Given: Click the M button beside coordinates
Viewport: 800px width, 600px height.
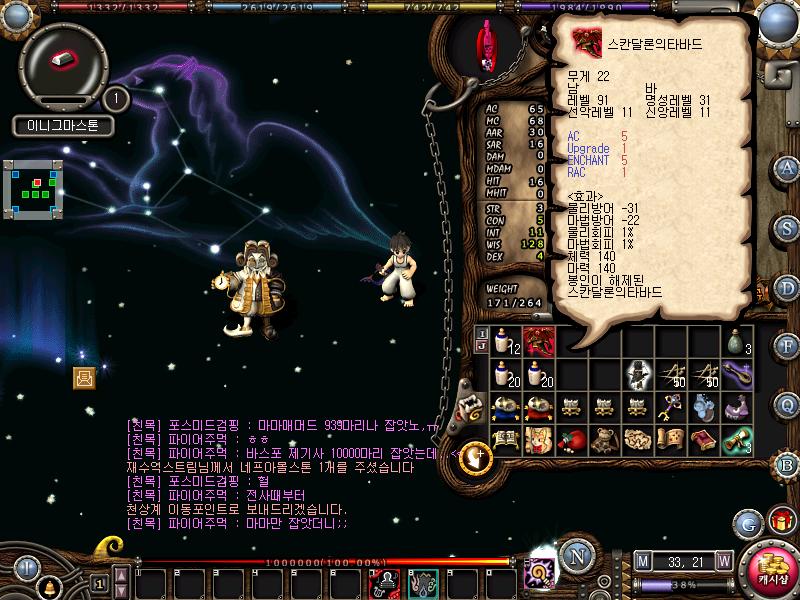Looking at the screenshot, I should (641, 560).
